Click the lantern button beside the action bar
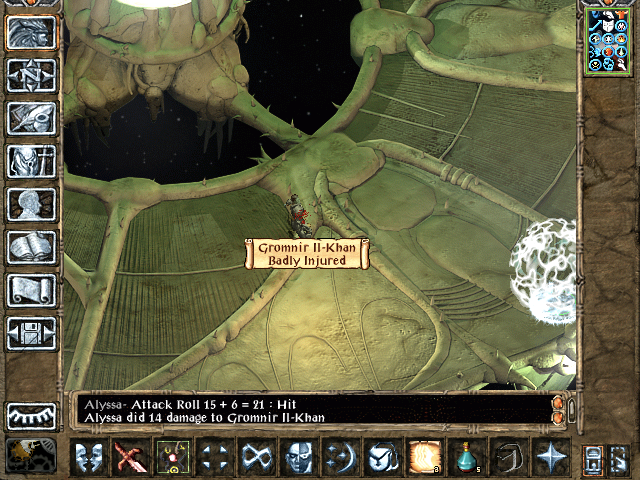This screenshot has width=640, height=480. click(592, 458)
